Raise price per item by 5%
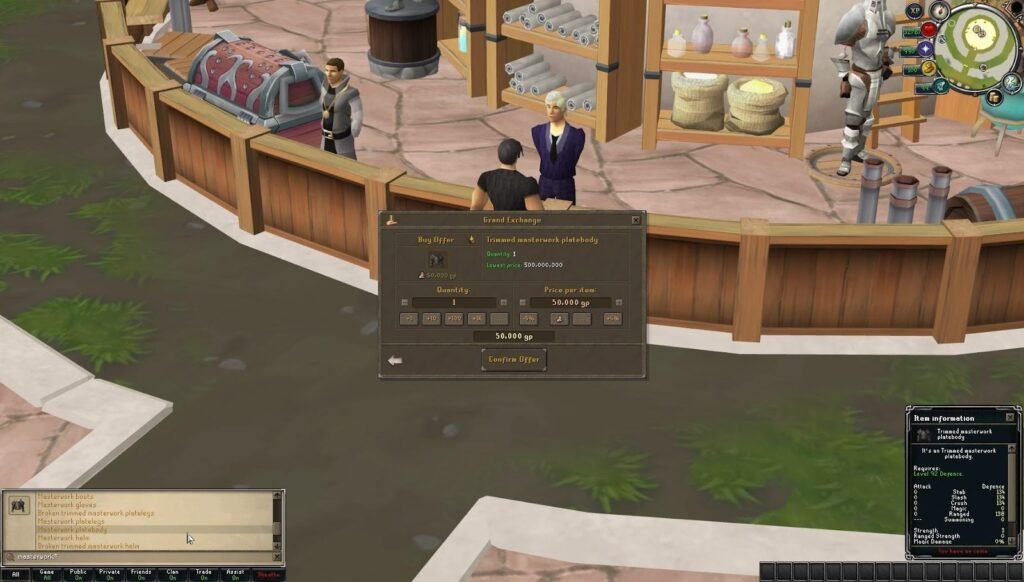The width and height of the screenshot is (1024, 582). point(612,319)
